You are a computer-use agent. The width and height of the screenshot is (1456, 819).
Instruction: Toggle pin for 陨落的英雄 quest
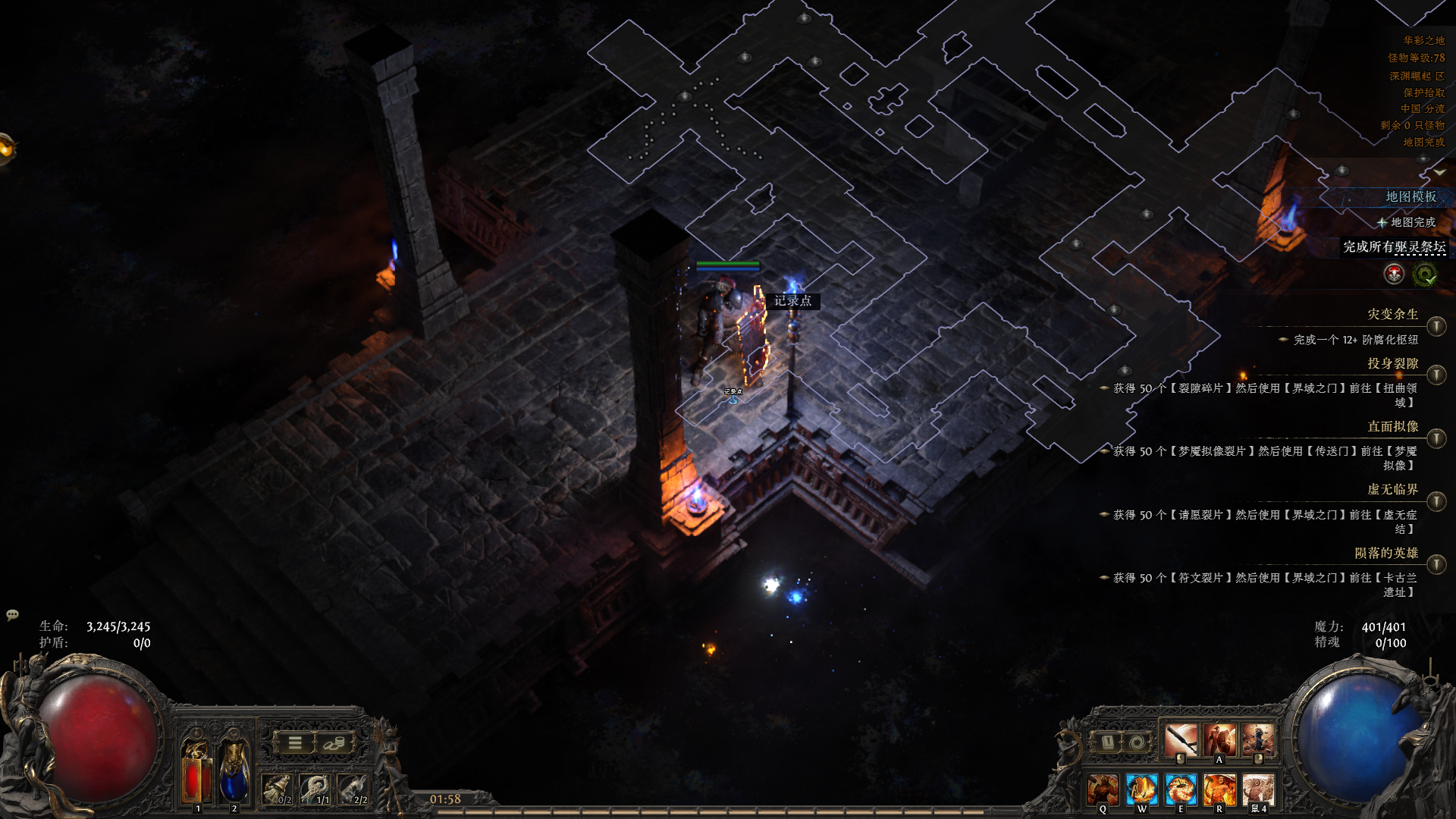coord(1436,564)
